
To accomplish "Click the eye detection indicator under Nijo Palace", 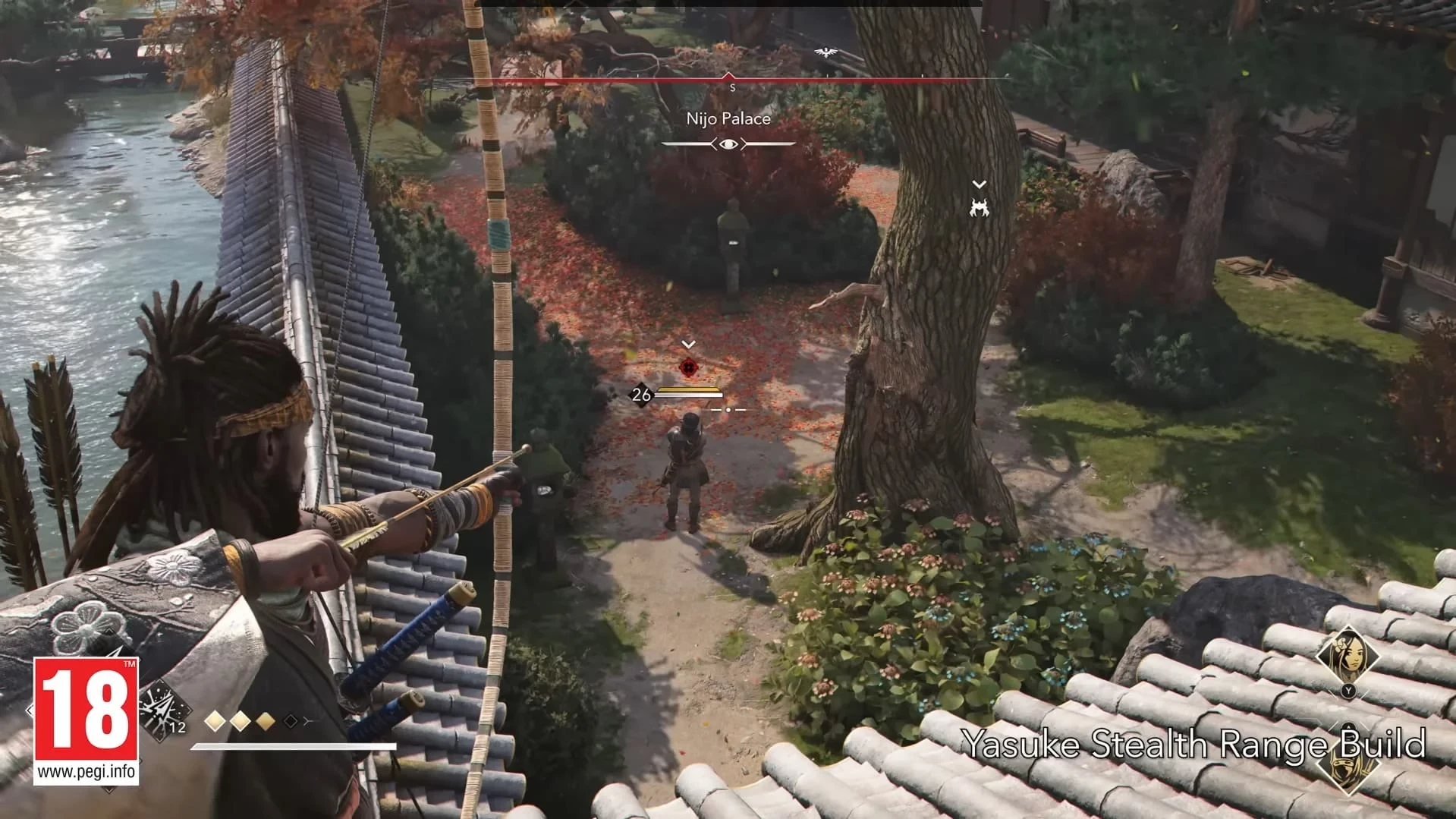I will 728,143.
